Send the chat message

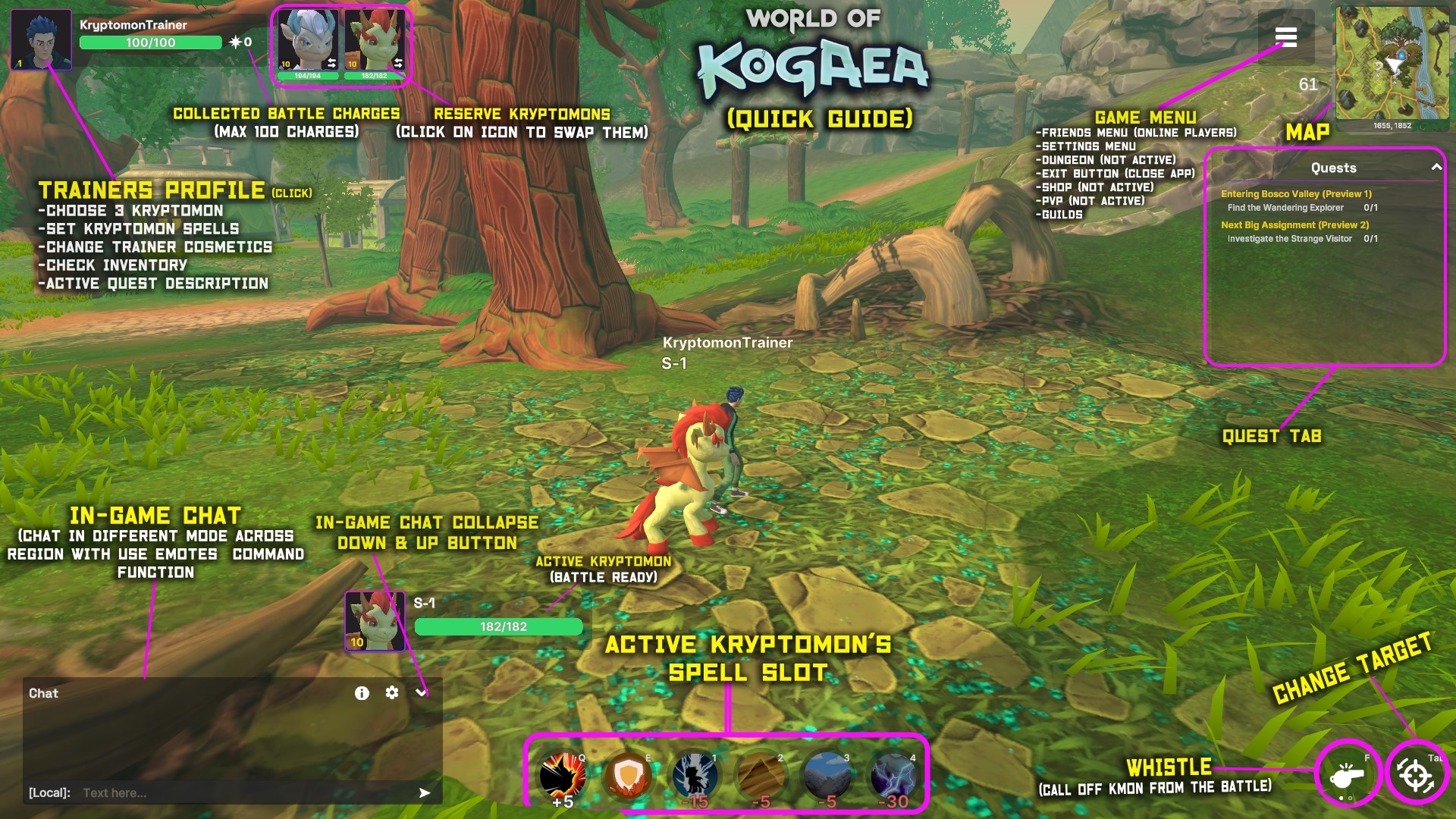425,793
